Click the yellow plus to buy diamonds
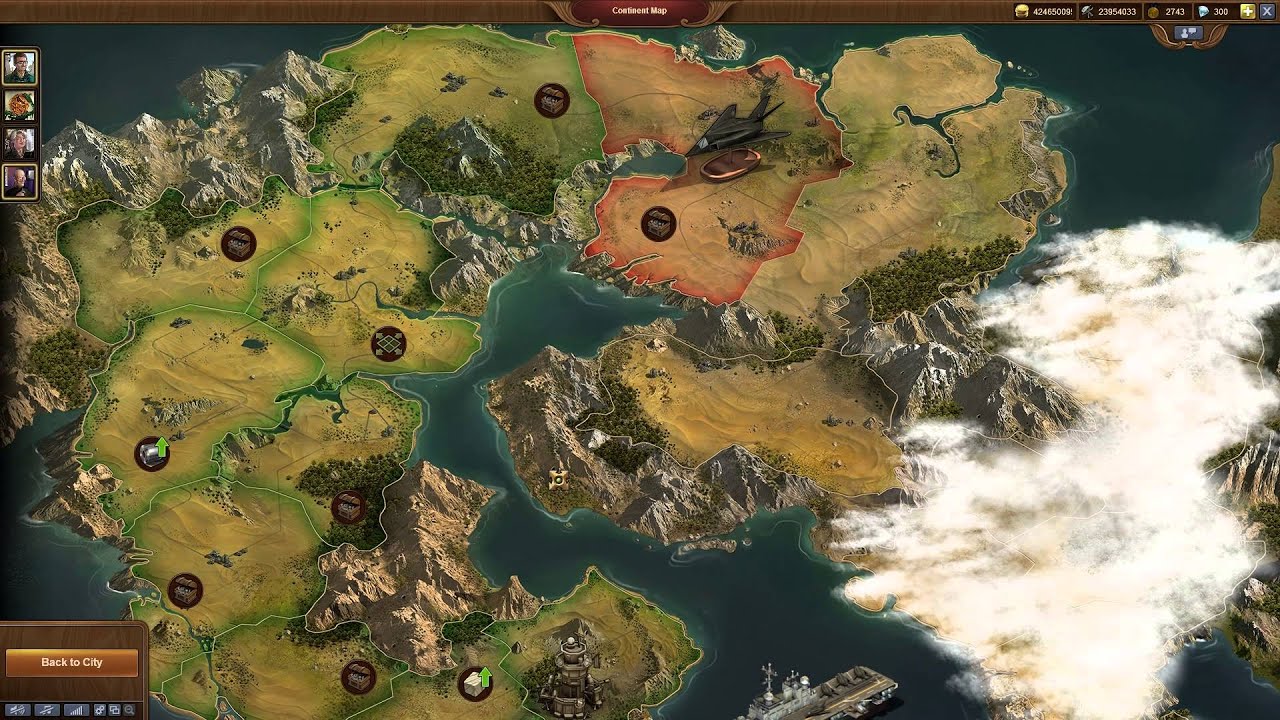 pos(1247,11)
